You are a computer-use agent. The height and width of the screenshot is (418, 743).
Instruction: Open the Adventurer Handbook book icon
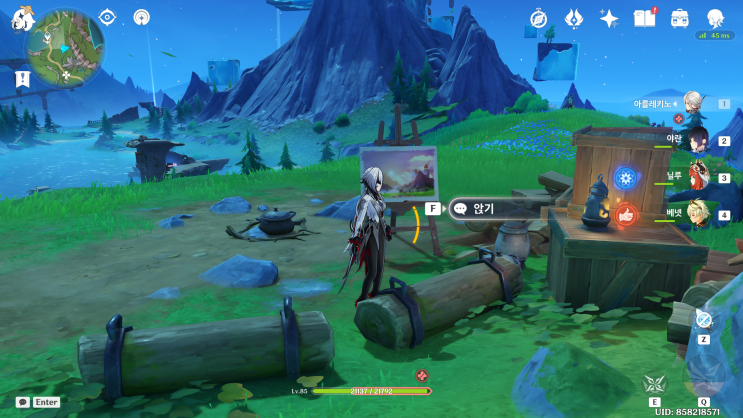point(644,18)
